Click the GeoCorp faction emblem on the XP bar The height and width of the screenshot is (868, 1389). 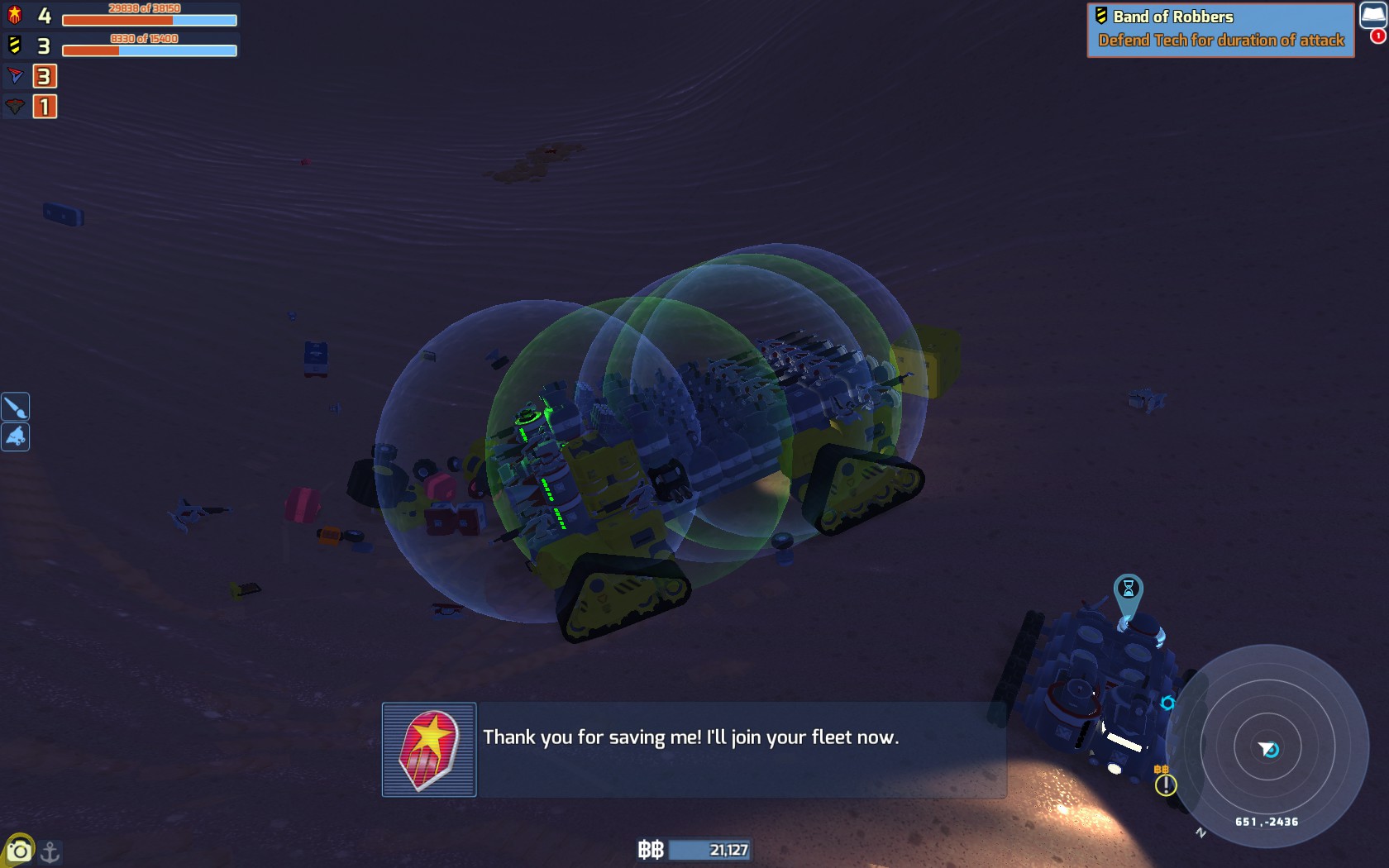15,45
